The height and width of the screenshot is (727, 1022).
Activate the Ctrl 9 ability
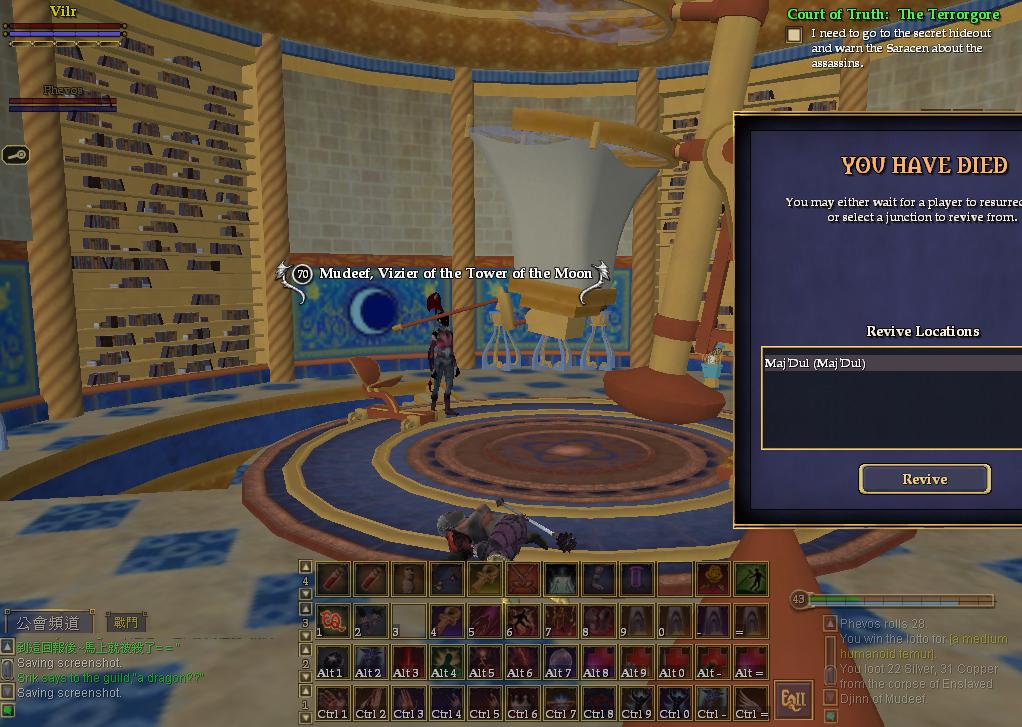pyautogui.click(x=635, y=703)
